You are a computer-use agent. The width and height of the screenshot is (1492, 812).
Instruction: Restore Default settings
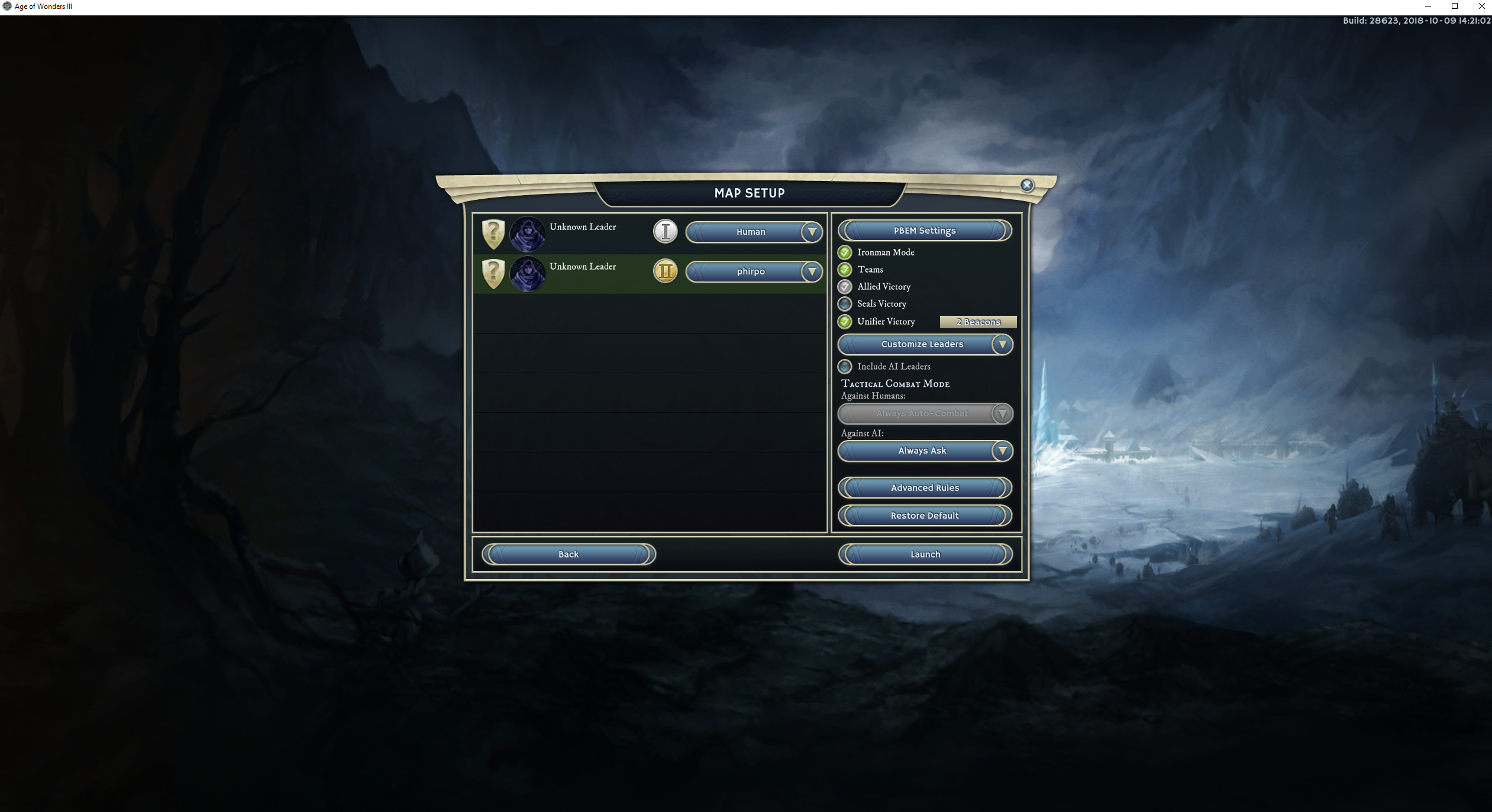coord(924,516)
